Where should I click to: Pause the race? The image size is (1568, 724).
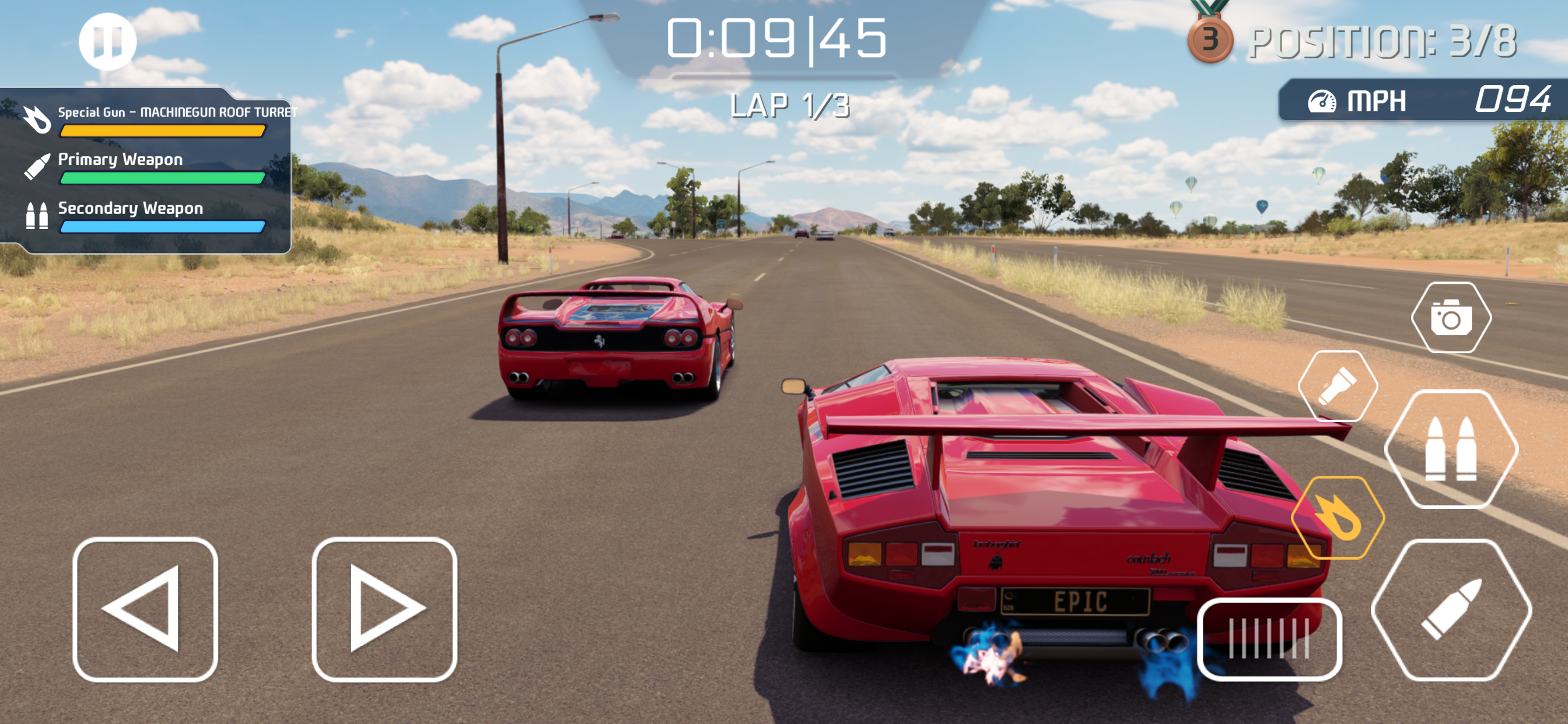tap(107, 41)
